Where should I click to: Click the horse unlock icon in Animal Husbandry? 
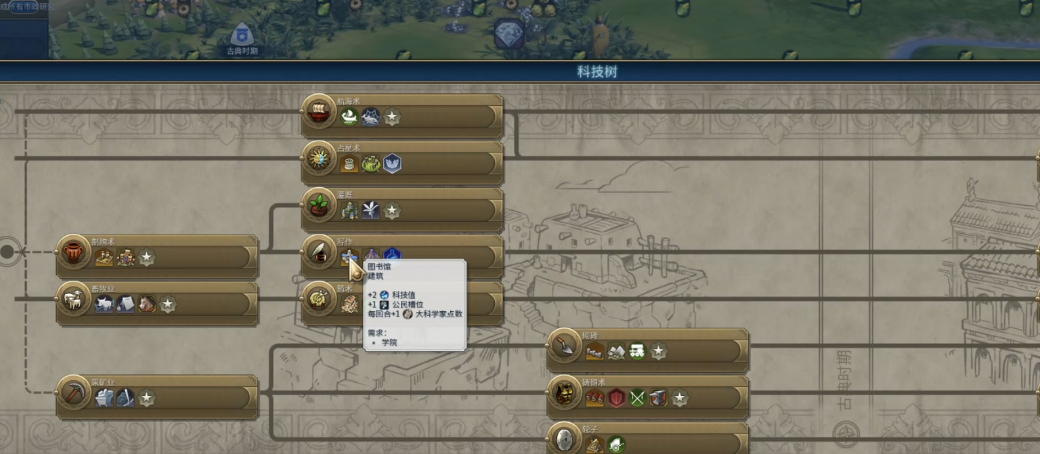tap(147, 304)
